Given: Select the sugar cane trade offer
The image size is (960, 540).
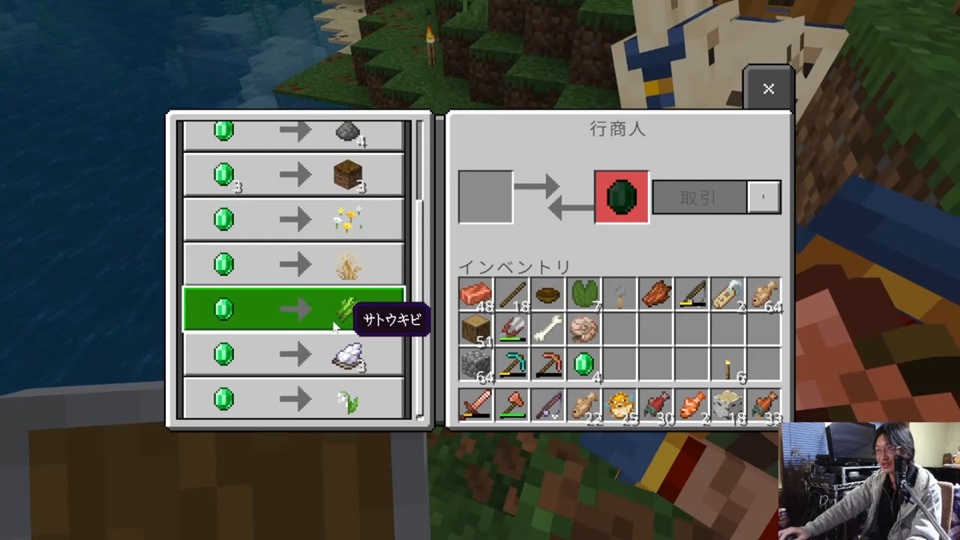Looking at the screenshot, I should (294, 309).
